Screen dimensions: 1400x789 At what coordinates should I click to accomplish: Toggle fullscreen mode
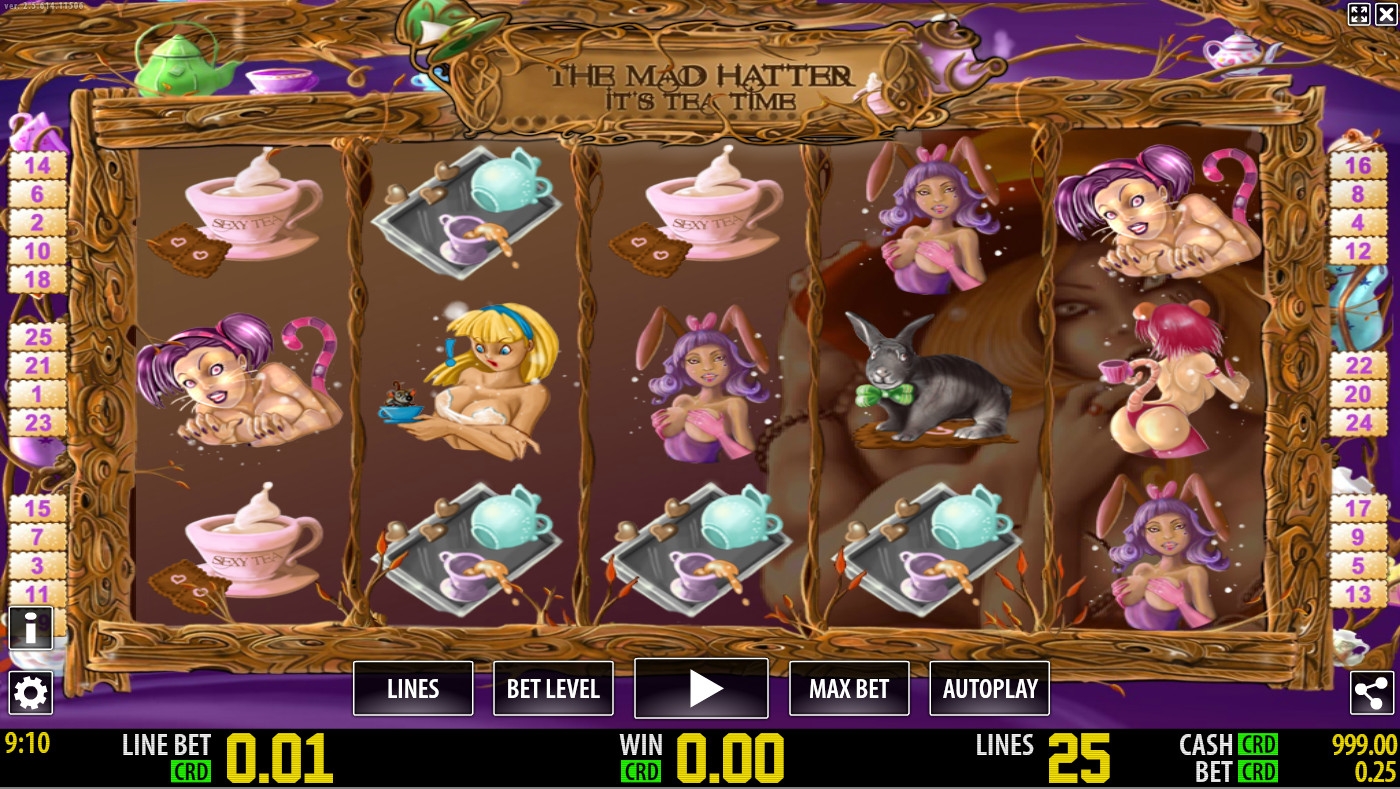[x=1358, y=13]
